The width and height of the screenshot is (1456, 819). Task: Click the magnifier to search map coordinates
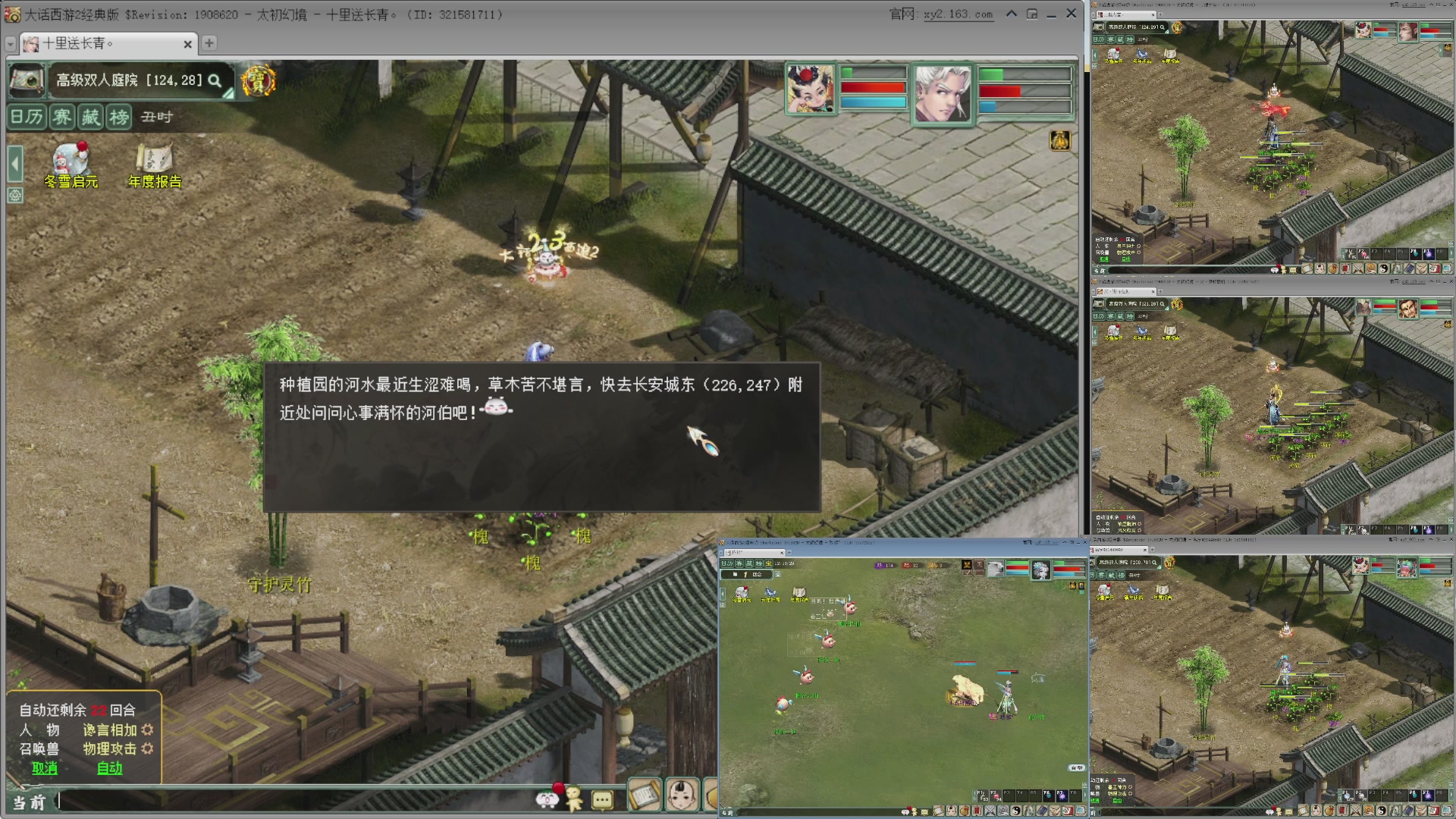[215, 81]
